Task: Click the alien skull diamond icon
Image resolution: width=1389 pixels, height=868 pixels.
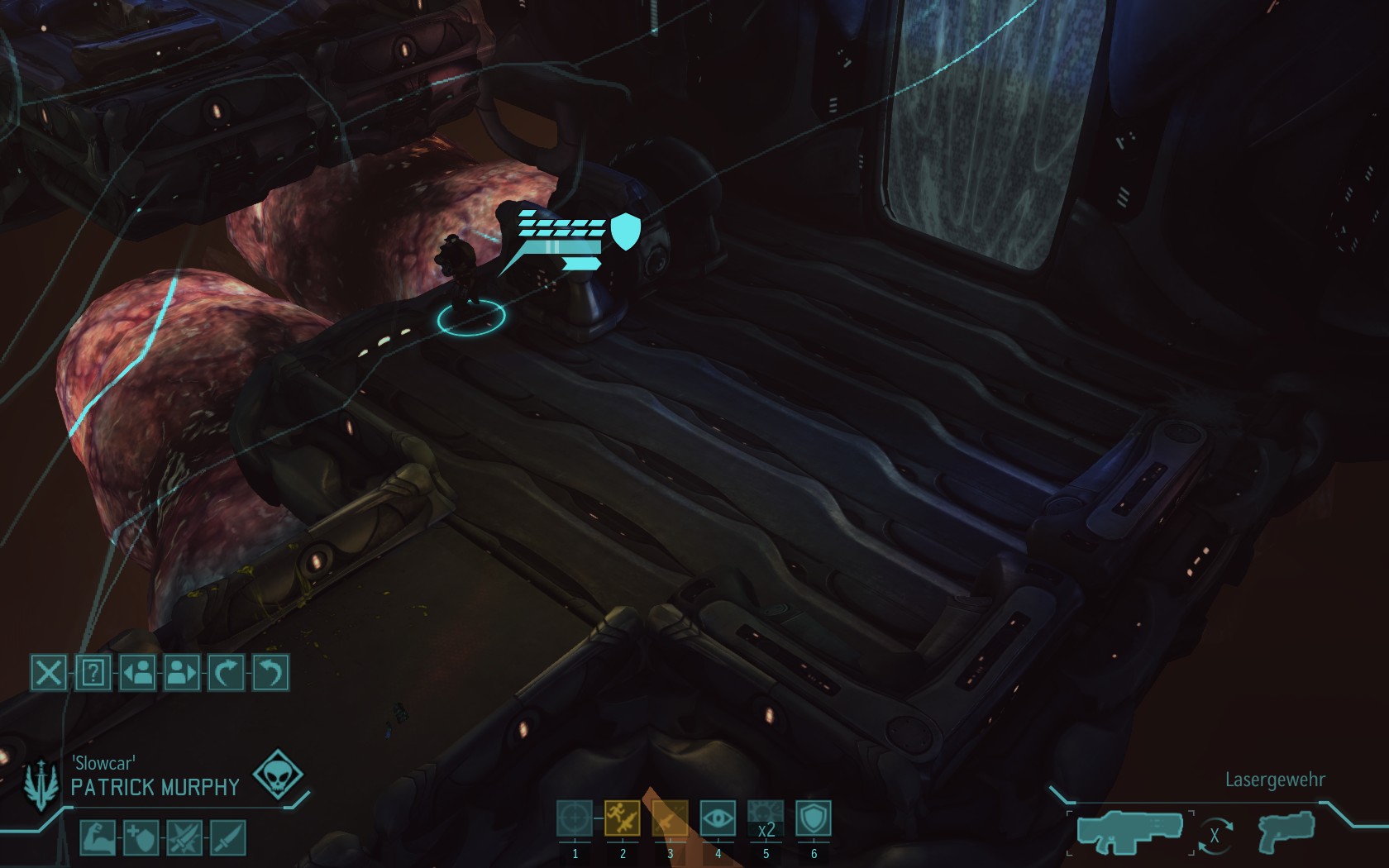Action: click(278, 776)
